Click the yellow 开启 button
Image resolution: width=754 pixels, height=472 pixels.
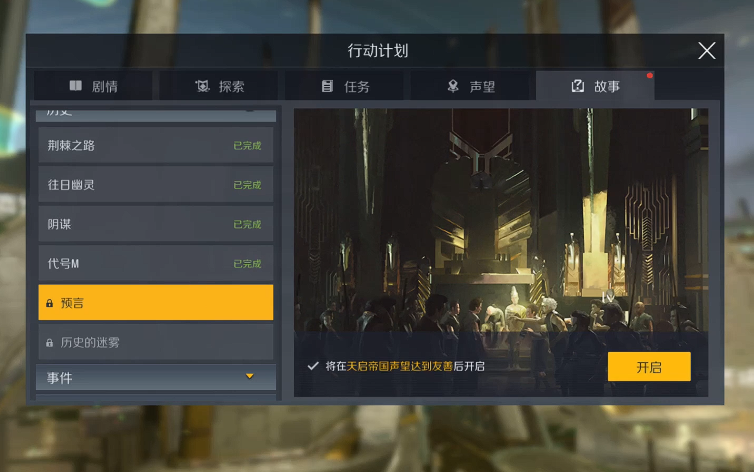pos(649,367)
